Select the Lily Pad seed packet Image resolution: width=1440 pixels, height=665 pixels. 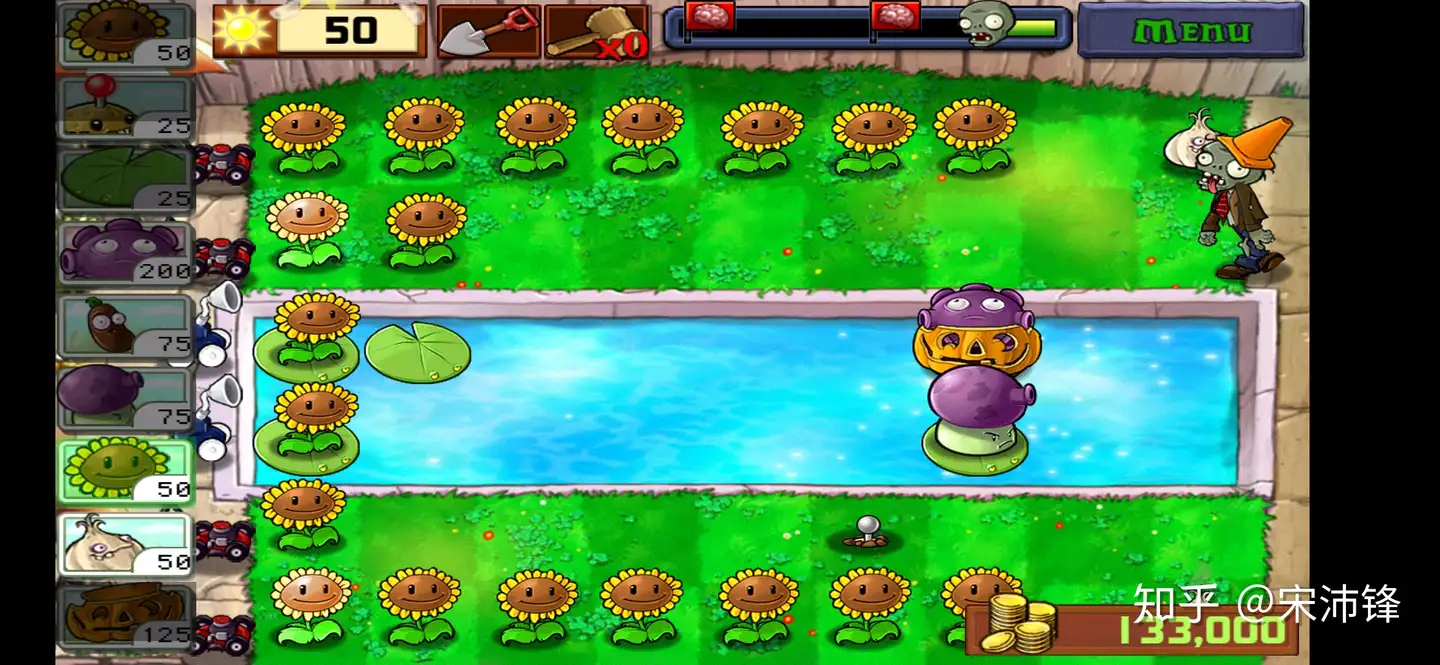126,179
